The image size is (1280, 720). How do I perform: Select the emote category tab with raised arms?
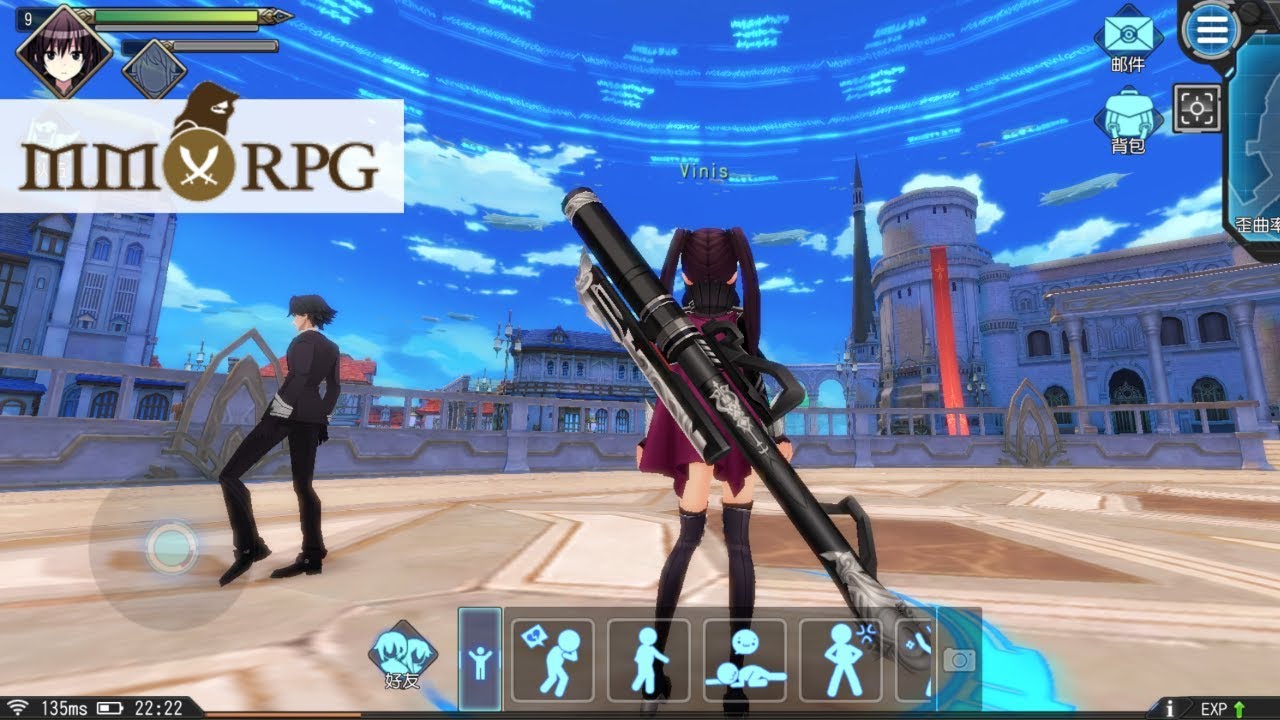pos(480,660)
